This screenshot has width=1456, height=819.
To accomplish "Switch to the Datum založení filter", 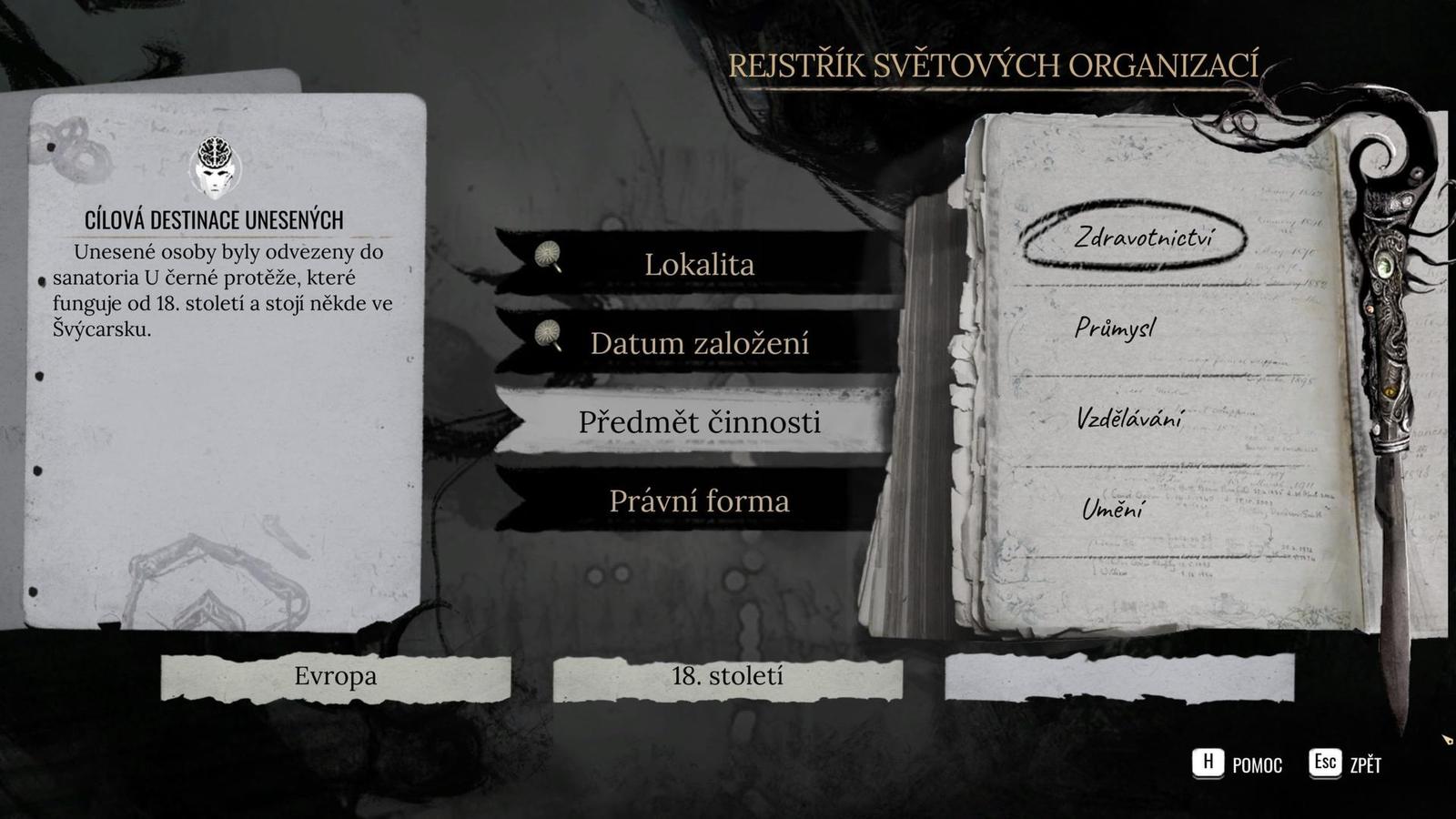I will click(x=701, y=343).
